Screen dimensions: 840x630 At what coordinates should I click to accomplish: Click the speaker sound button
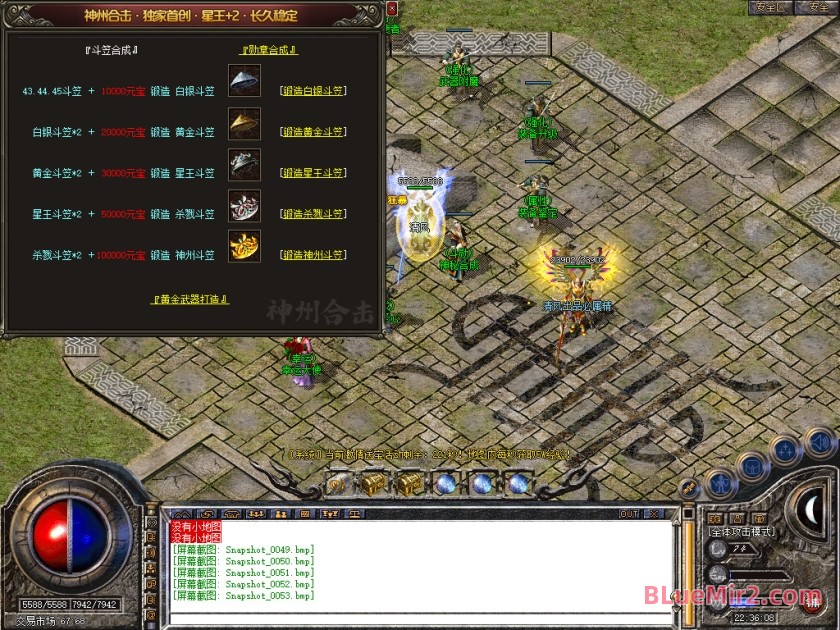pos(818,441)
